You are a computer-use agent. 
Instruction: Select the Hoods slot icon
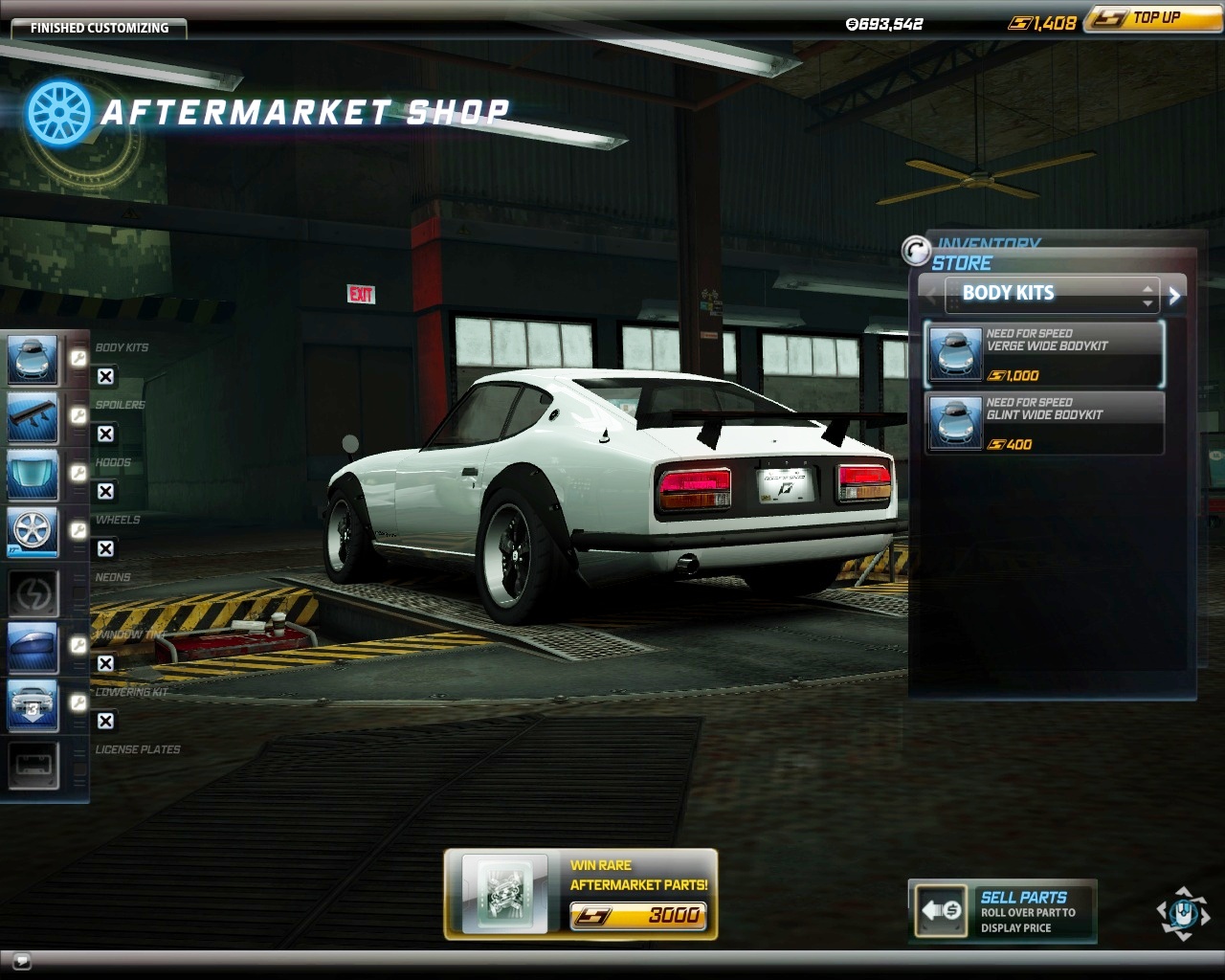tap(33, 475)
